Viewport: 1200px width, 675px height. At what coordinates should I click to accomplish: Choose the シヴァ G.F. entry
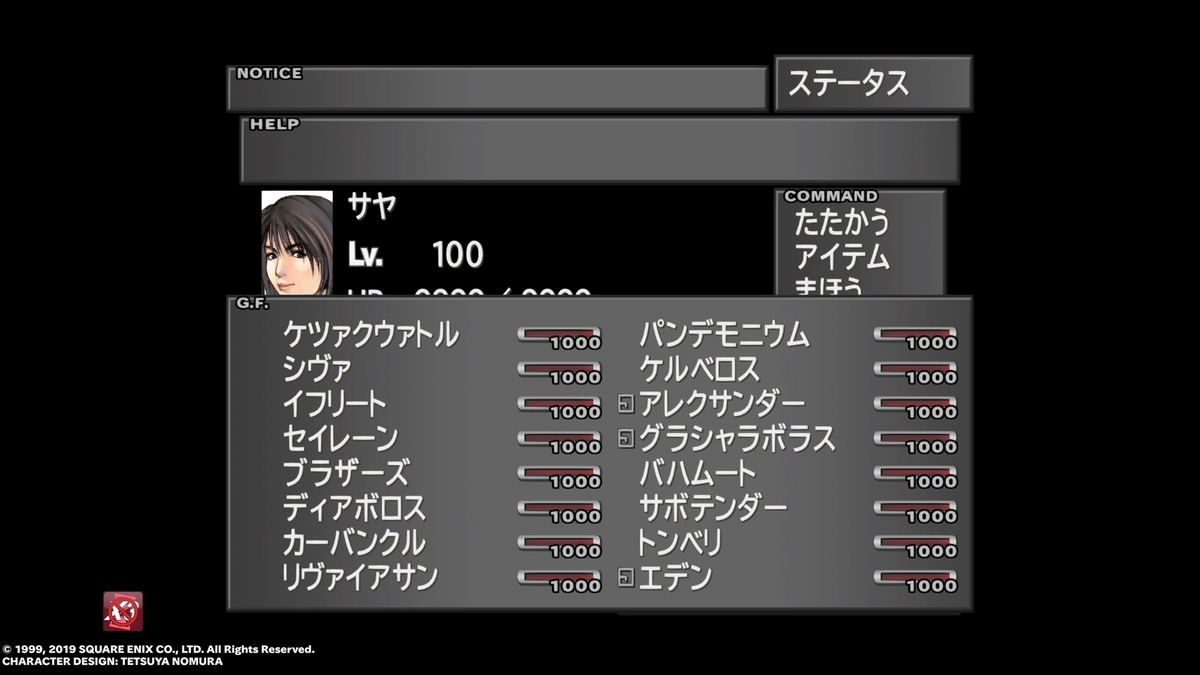click(x=318, y=370)
